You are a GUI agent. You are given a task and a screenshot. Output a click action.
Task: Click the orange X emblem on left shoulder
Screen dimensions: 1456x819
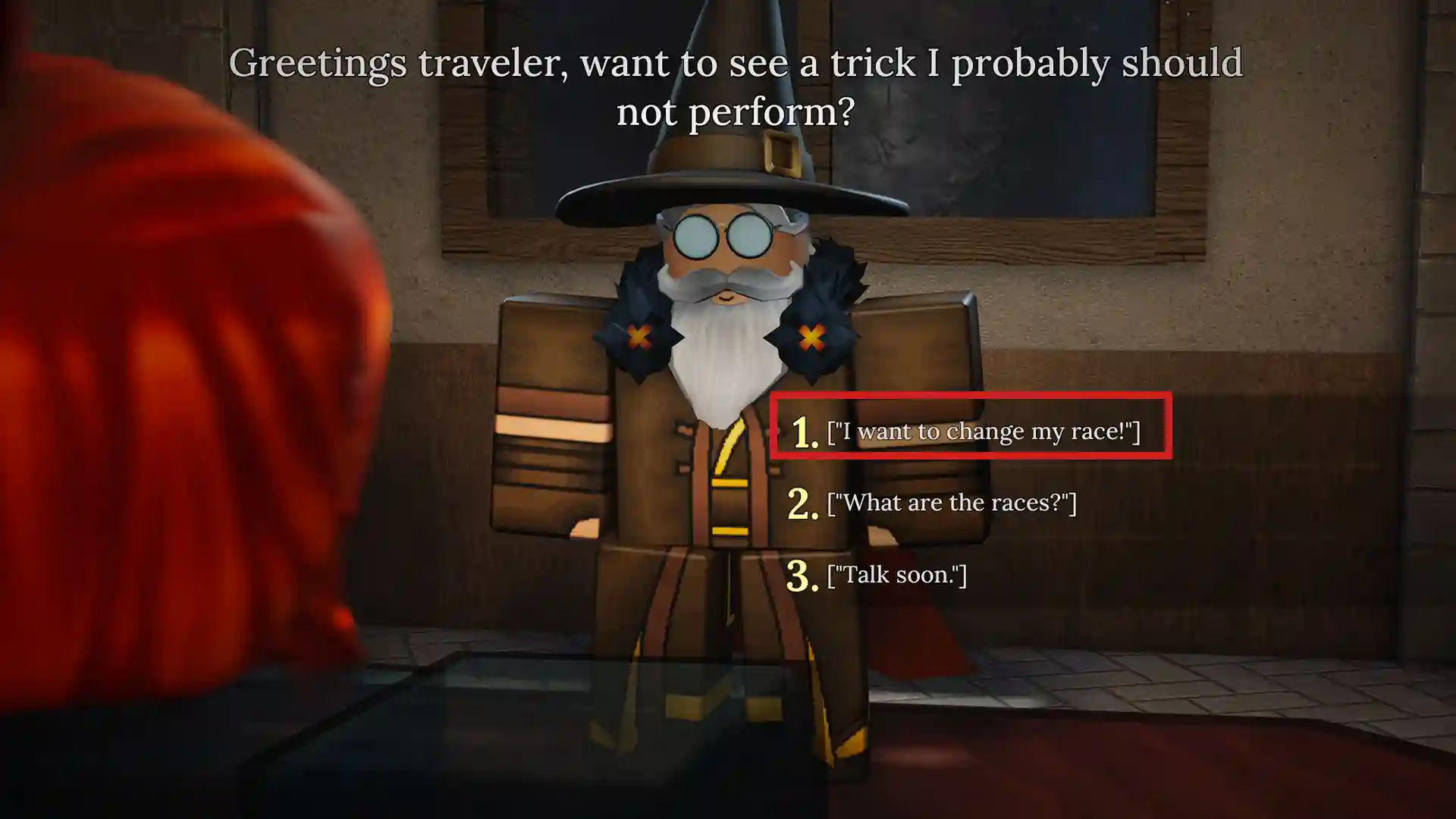point(637,334)
